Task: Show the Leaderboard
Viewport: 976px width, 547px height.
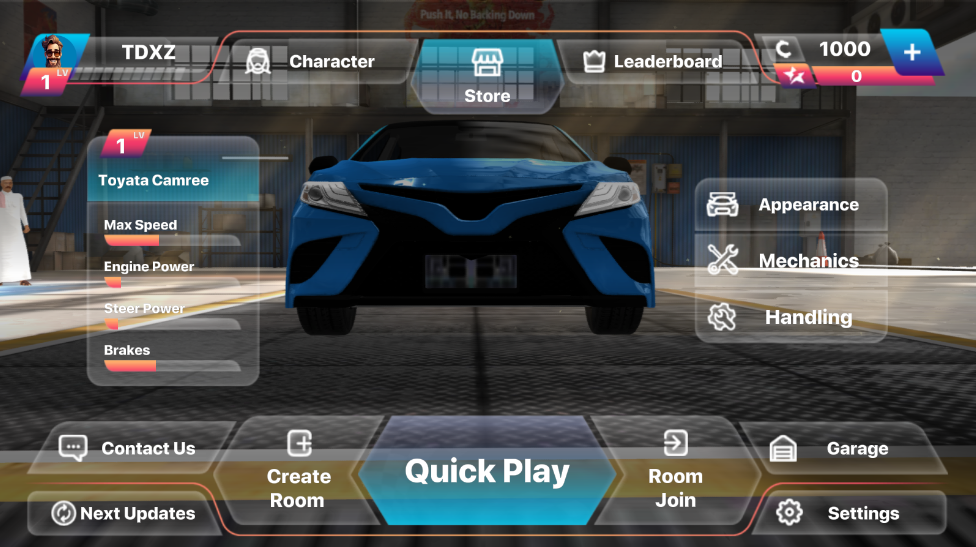Action: pos(653,61)
